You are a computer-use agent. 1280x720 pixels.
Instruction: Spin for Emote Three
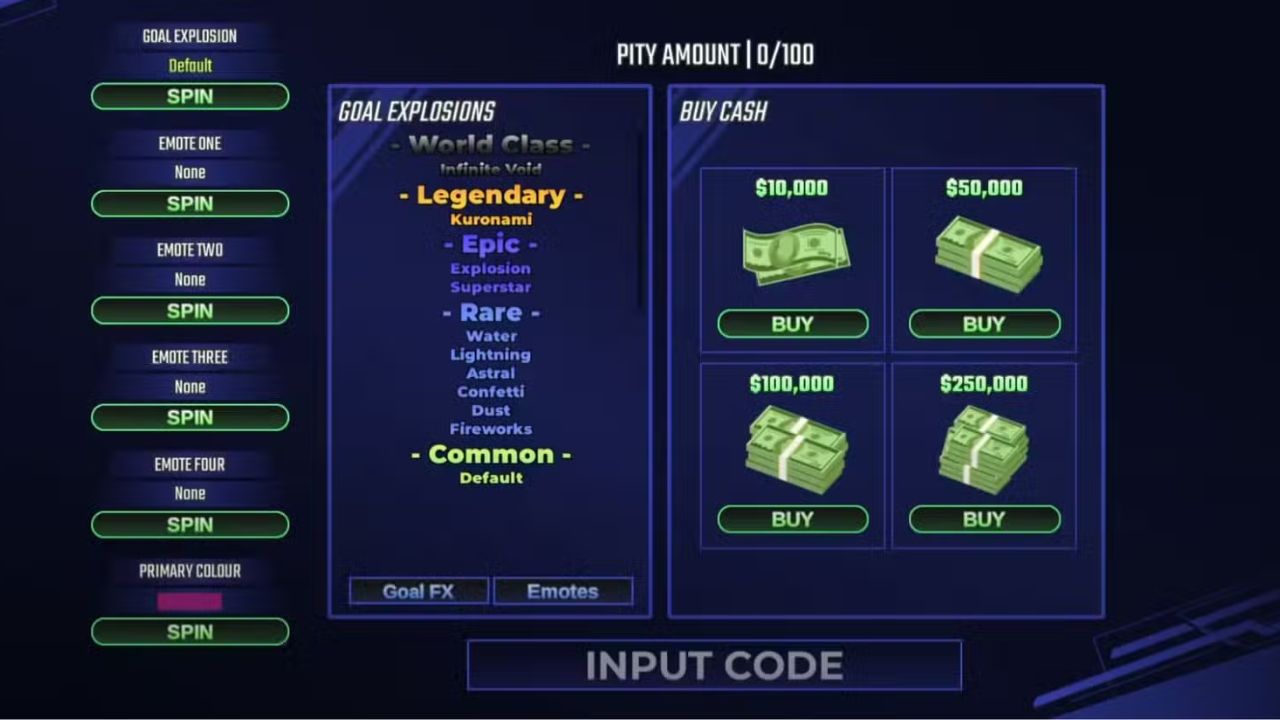[189, 417]
